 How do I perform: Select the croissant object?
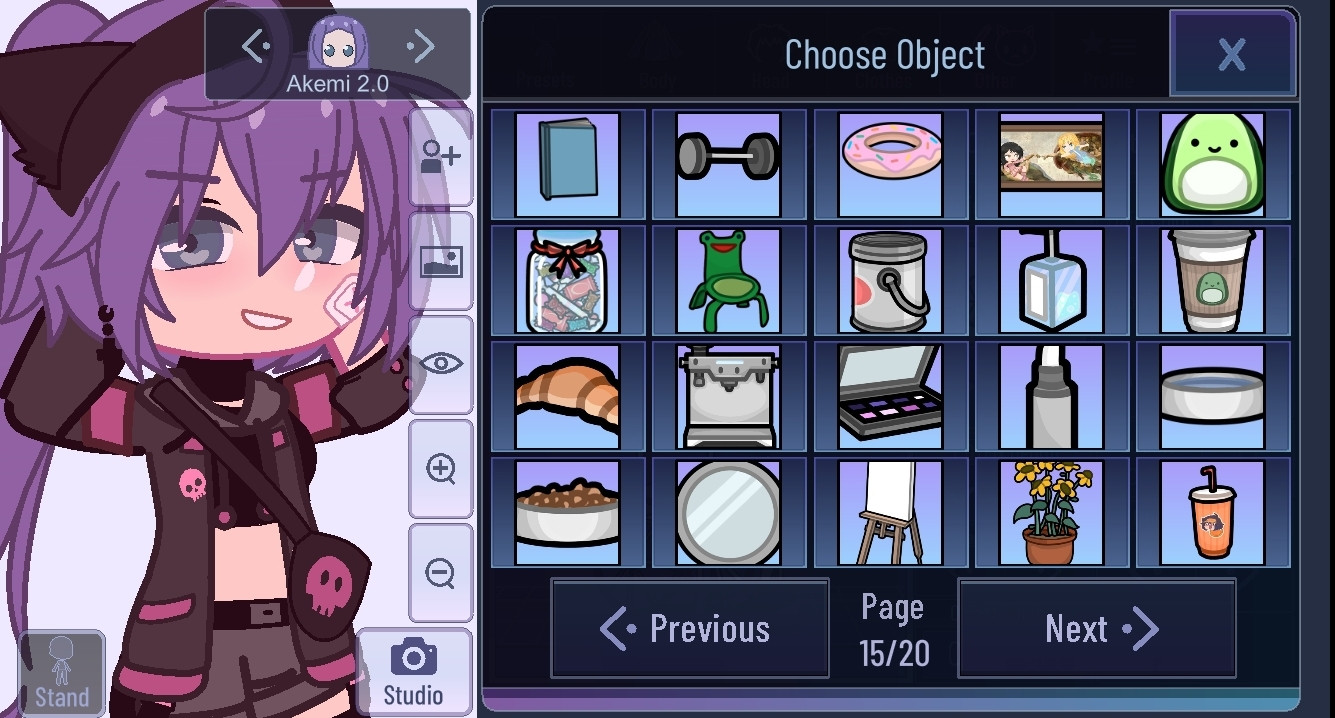(567, 397)
